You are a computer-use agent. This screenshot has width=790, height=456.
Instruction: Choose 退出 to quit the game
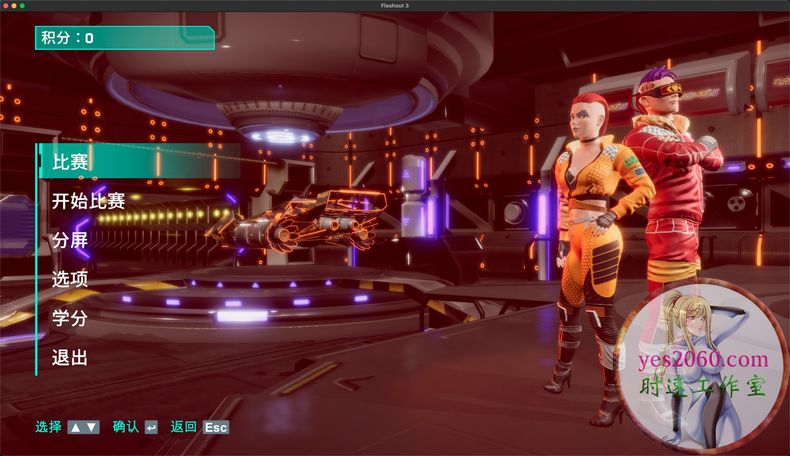tap(71, 358)
